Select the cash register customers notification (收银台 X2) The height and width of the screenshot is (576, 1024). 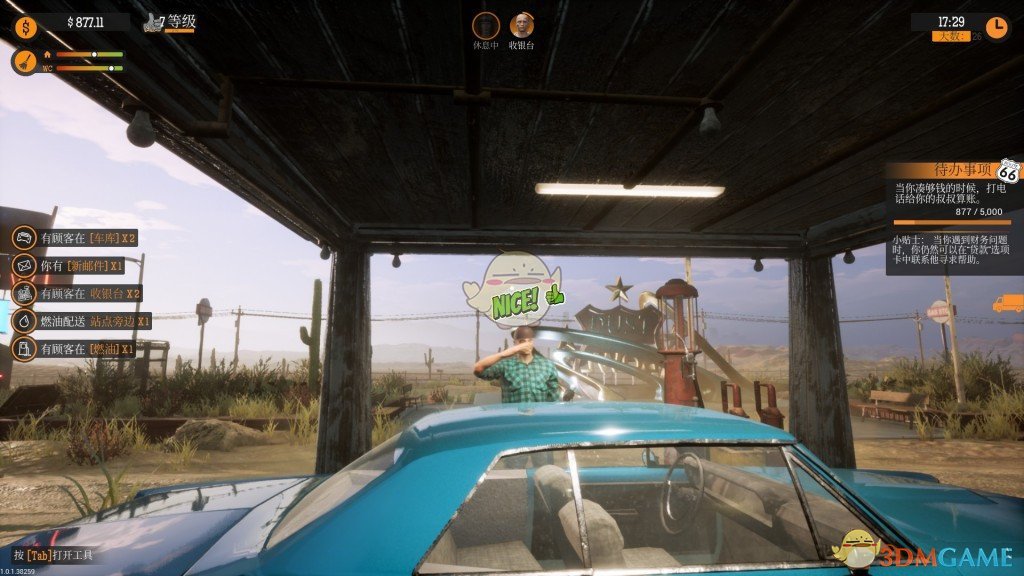(77, 293)
